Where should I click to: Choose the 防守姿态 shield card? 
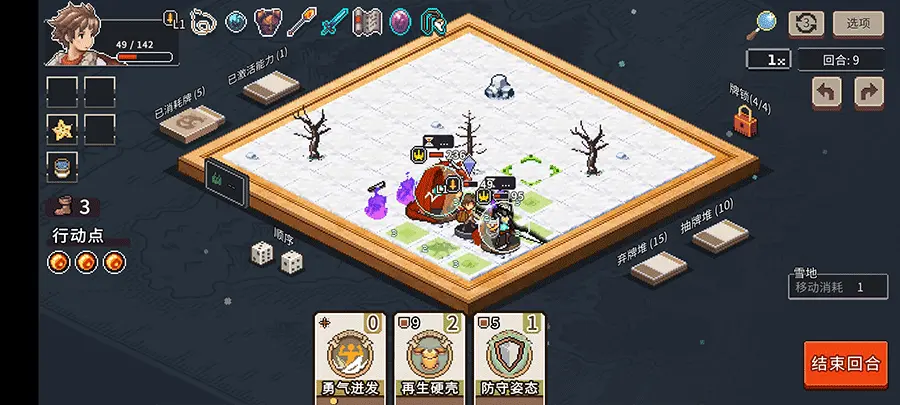point(511,357)
